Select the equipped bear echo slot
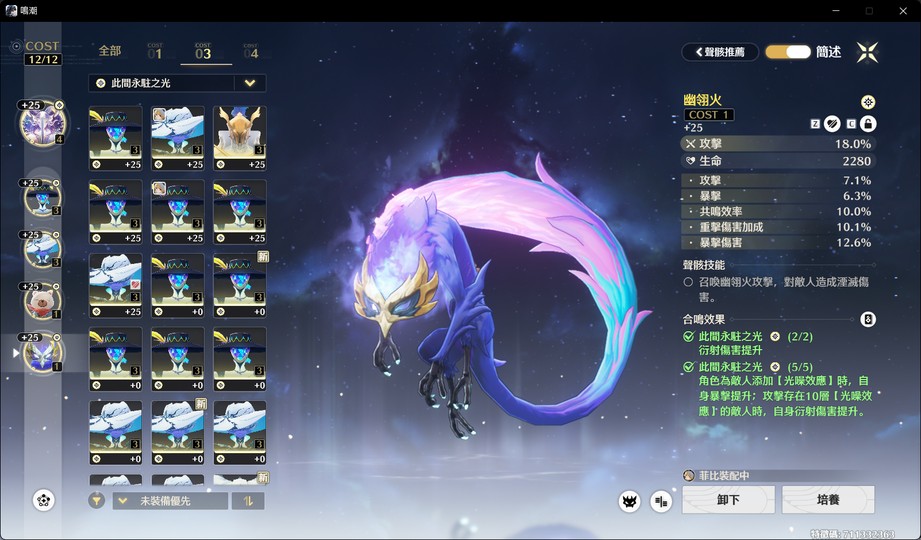The height and width of the screenshot is (540, 921). coord(42,298)
